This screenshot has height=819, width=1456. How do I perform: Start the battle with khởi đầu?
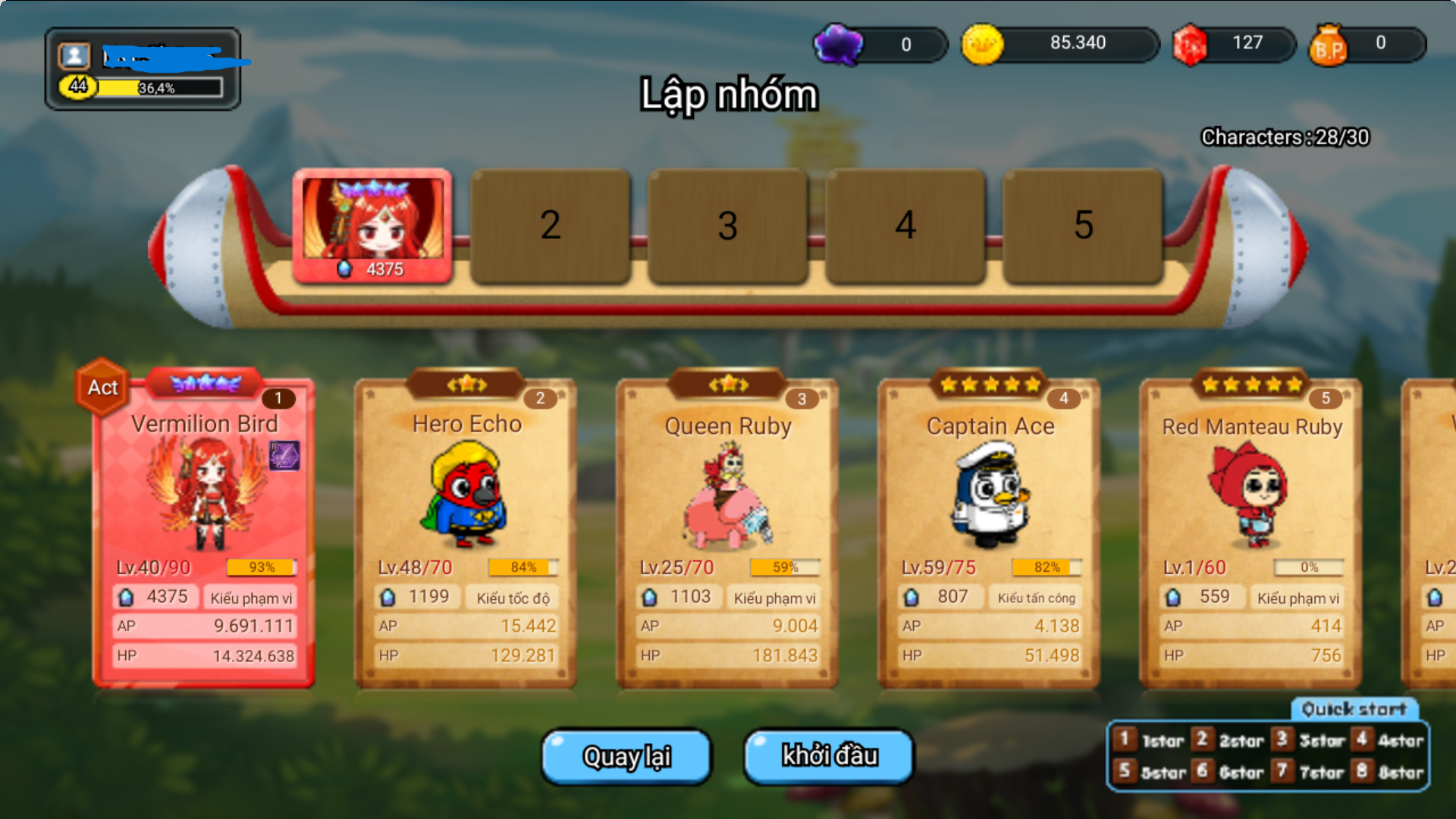coord(829,756)
